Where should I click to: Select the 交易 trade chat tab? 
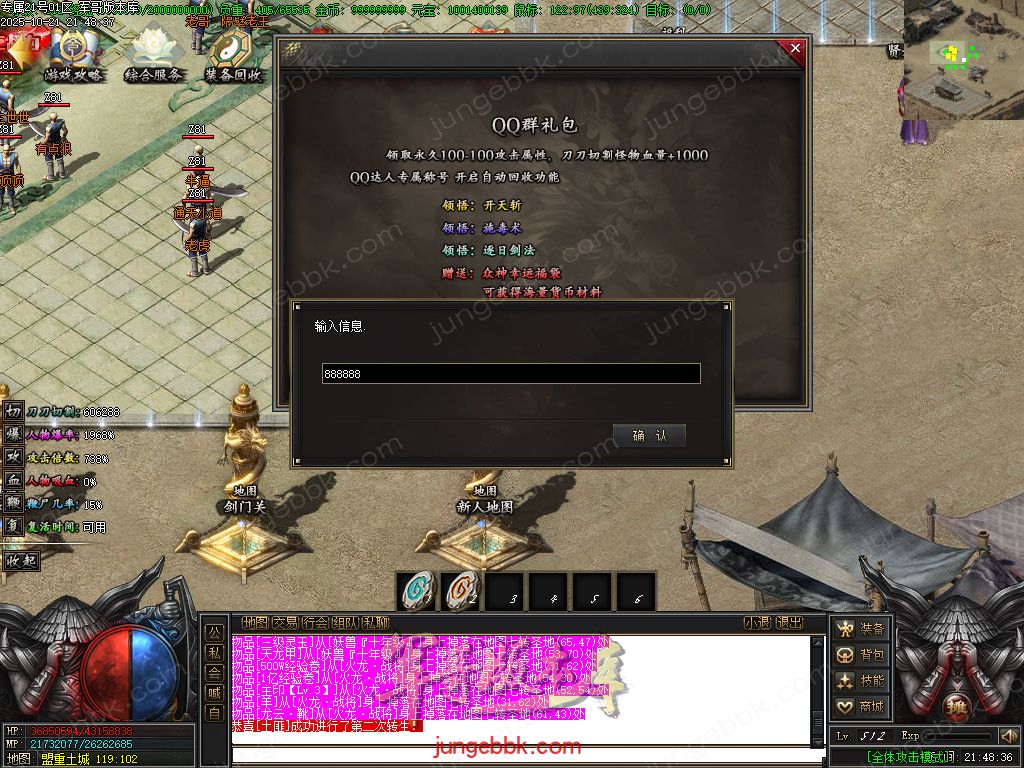(x=285, y=622)
